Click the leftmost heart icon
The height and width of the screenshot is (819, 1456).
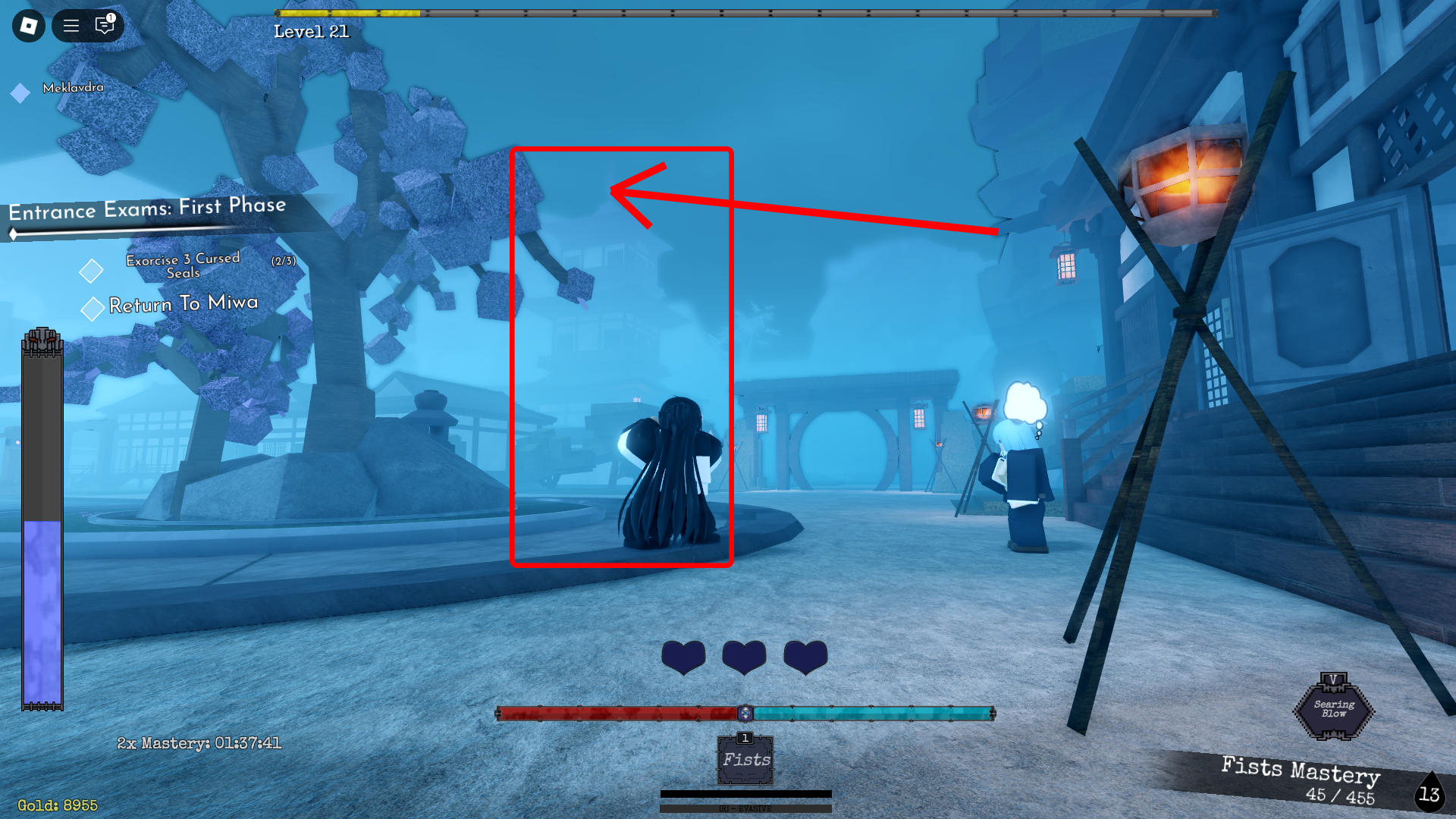682,657
